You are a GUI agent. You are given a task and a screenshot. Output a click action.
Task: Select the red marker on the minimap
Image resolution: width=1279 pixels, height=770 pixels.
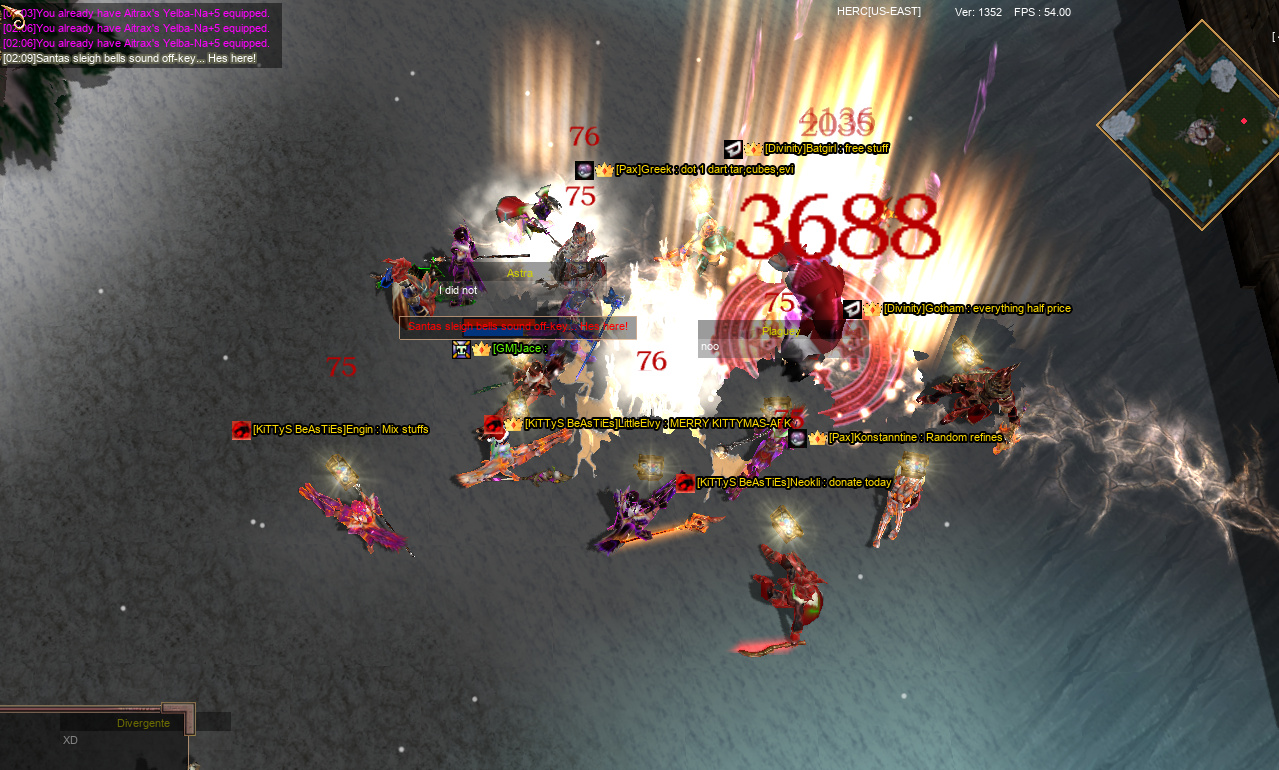pos(1244,121)
